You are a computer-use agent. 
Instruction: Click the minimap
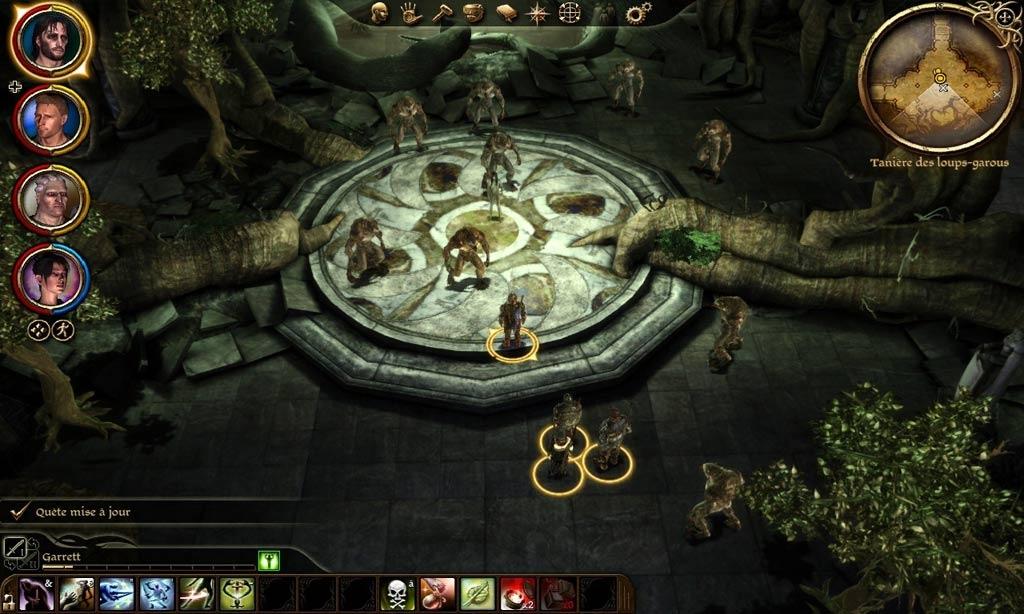pos(938,78)
